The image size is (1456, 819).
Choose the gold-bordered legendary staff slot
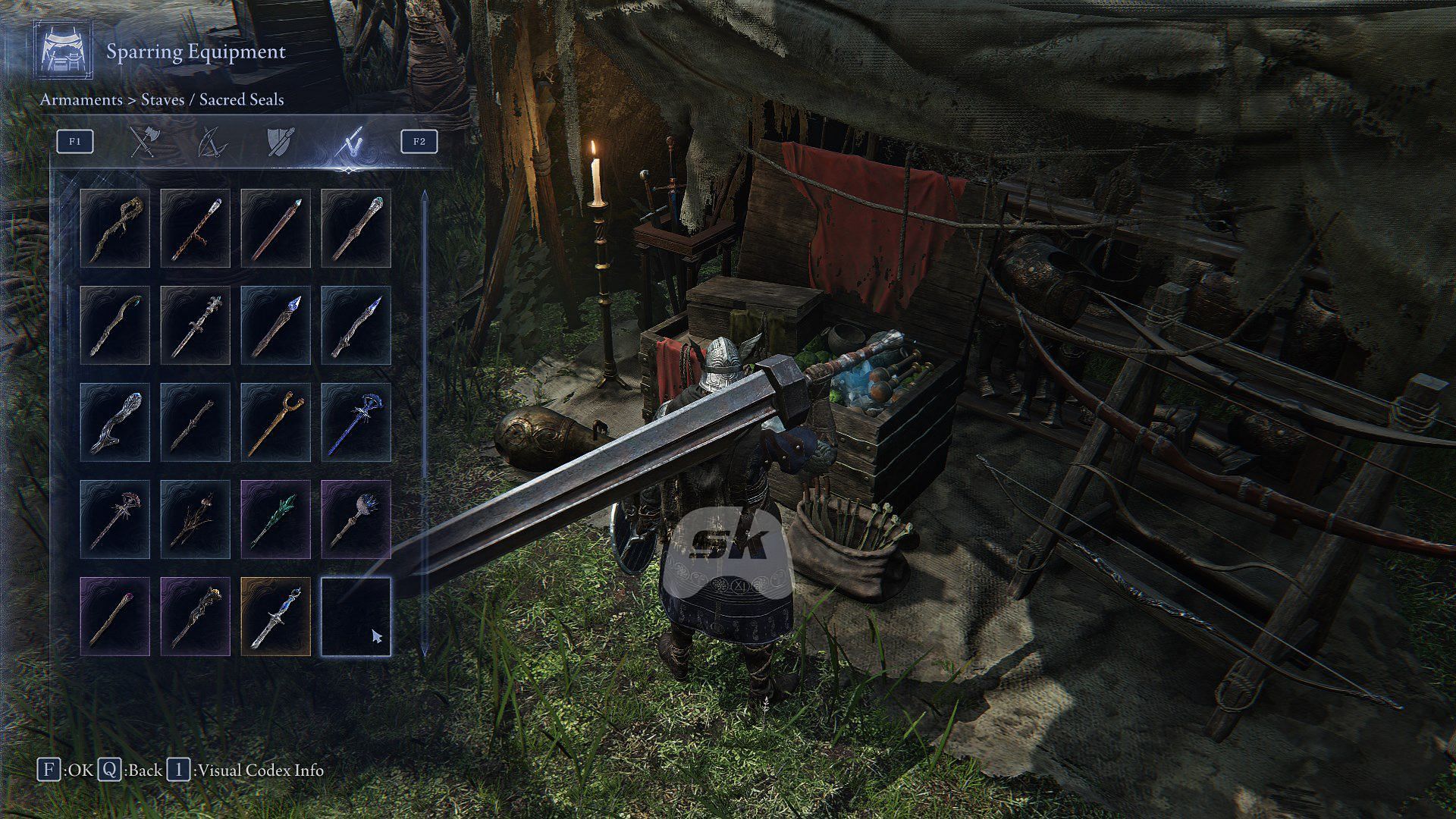tap(276, 617)
